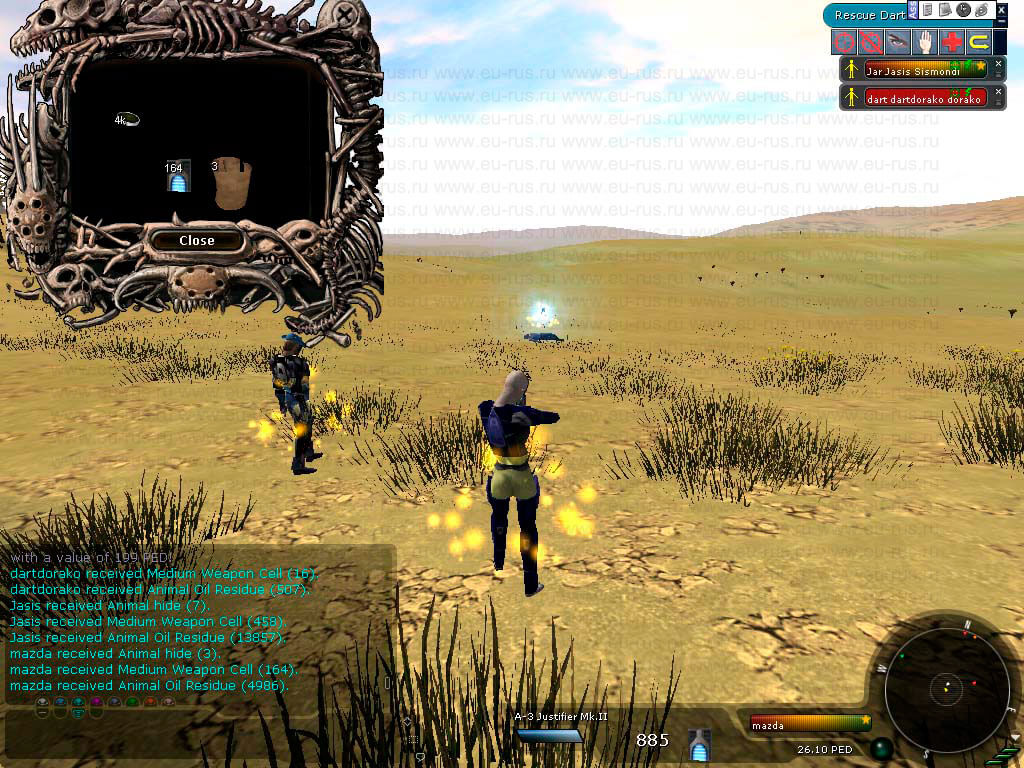This screenshot has height=768, width=1024.
Task: Select the Animal Oil Residue loot item
Action: click(126, 119)
